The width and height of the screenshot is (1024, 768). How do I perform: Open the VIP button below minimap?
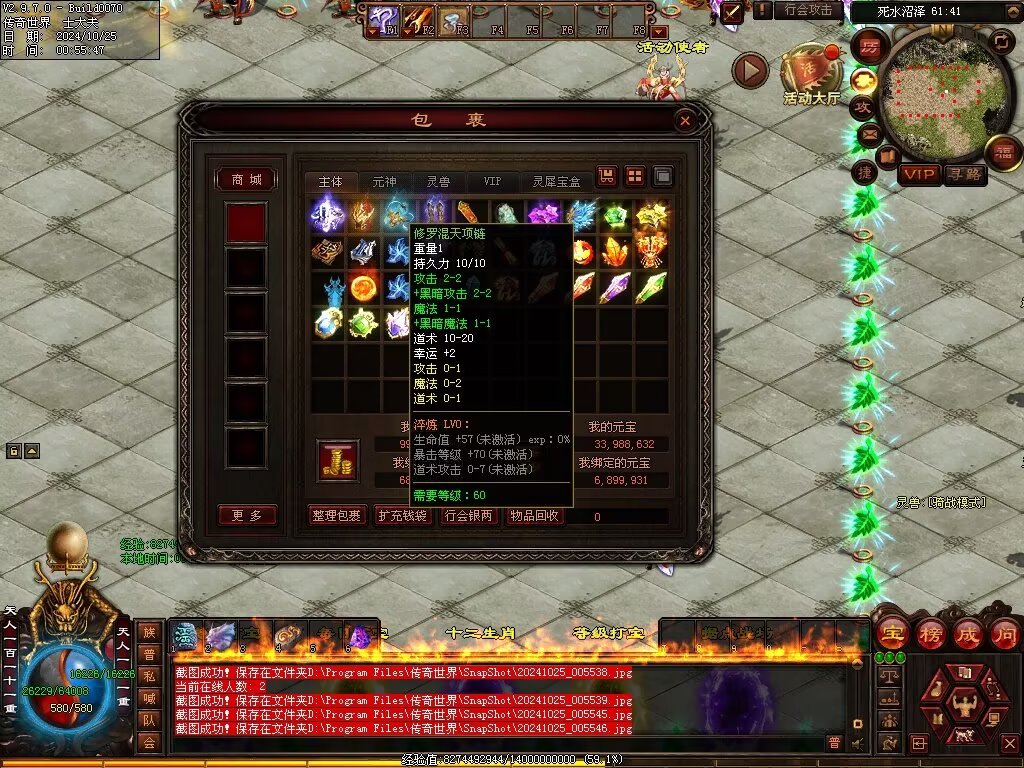point(919,175)
